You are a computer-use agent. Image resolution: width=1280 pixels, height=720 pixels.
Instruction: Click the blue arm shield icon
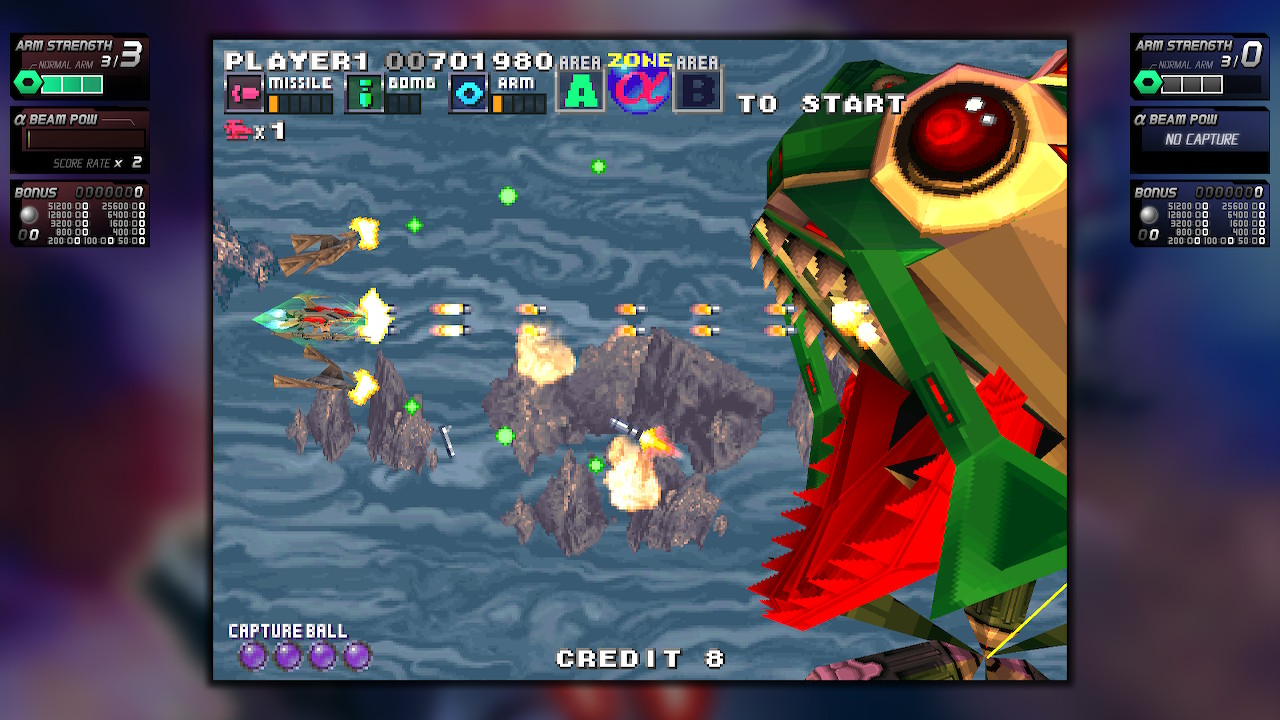(468, 93)
